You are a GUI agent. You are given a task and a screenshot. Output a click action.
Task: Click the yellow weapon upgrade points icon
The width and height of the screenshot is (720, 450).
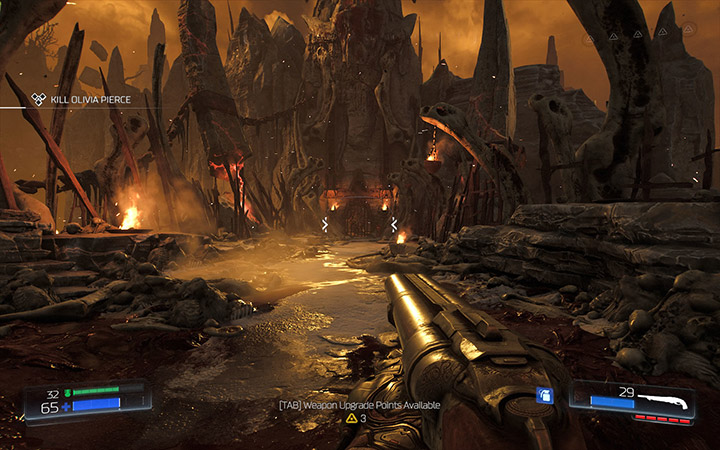click(351, 418)
